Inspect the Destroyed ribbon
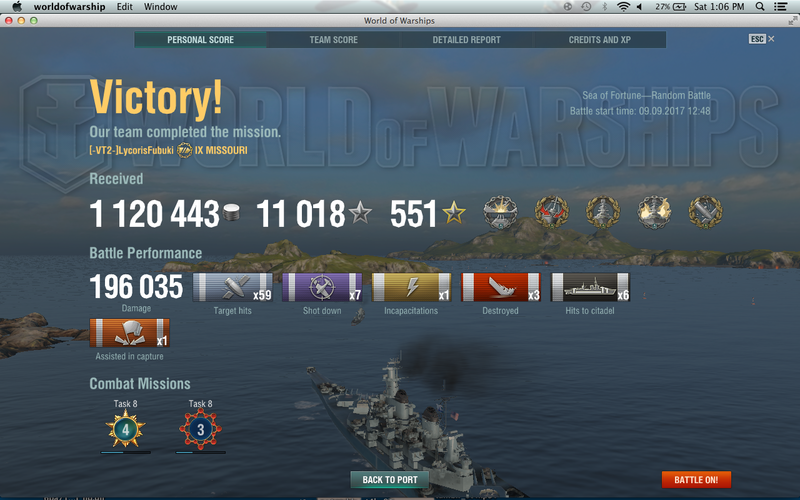Viewport: 800px width, 500px height. 500,288
